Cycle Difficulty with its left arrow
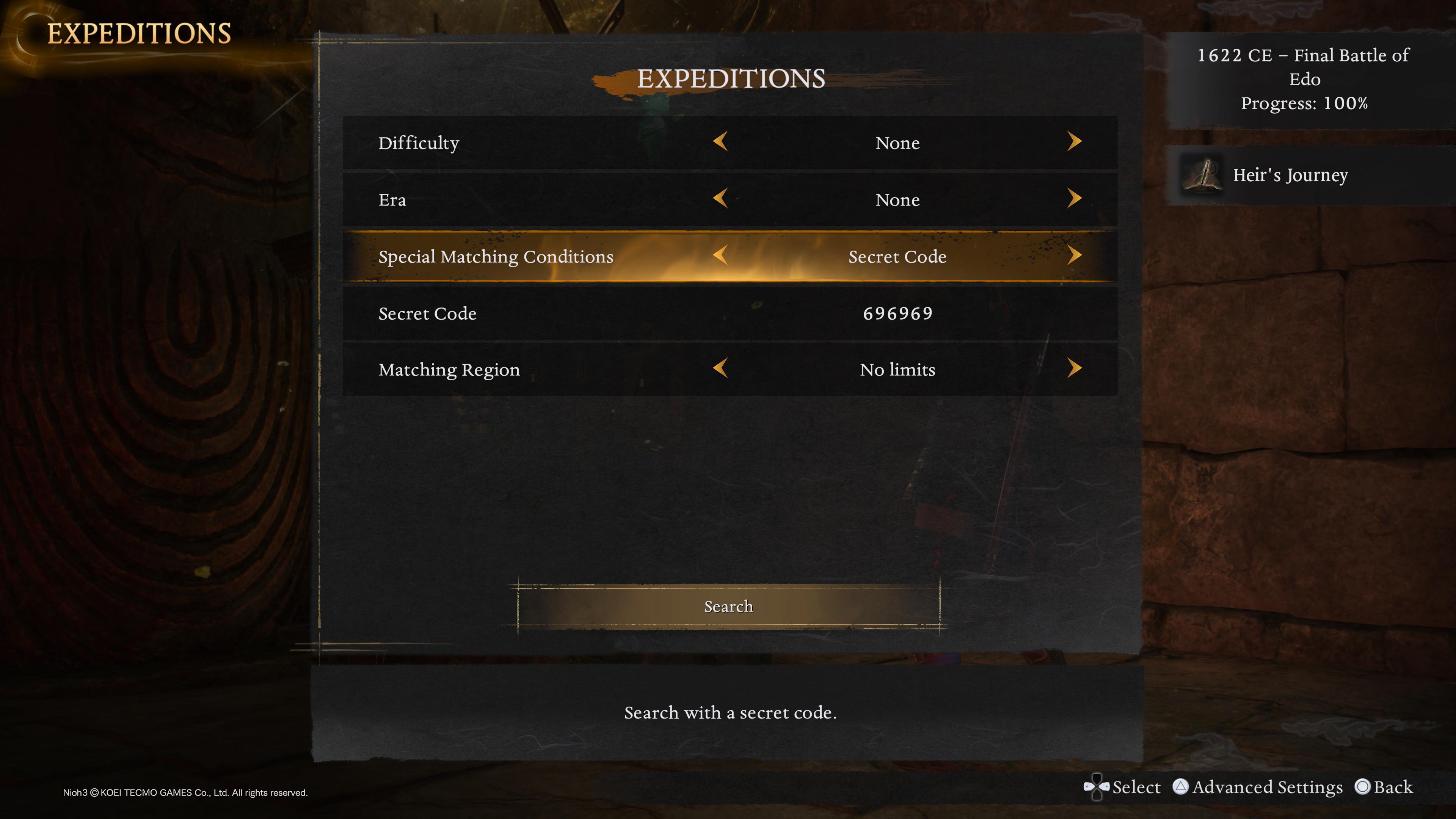The width and height of the screenshot is (1456, 819). tap(720, 141)
